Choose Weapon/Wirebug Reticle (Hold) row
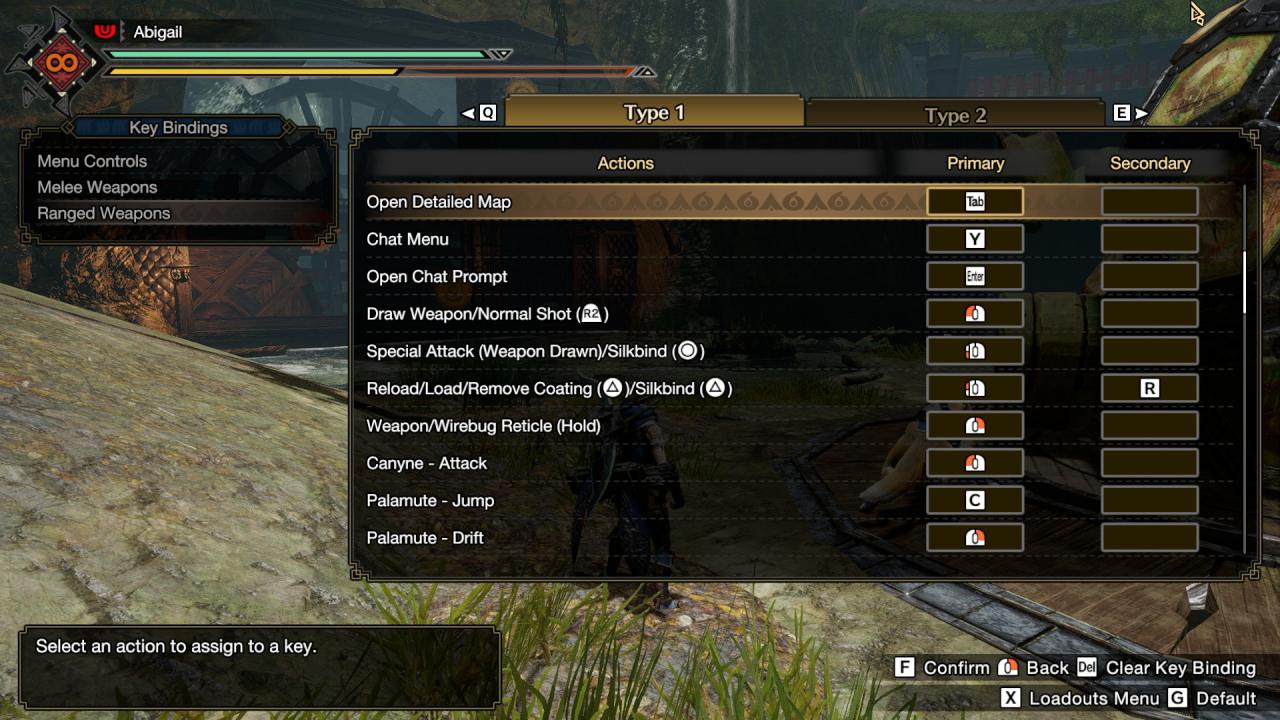Viewport: 1280px width, 720px height. click(x=483, y=426)
